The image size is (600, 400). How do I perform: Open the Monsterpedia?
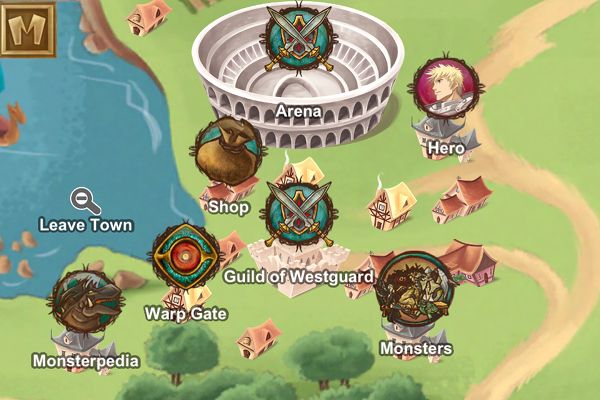click(x=87, y=303)
